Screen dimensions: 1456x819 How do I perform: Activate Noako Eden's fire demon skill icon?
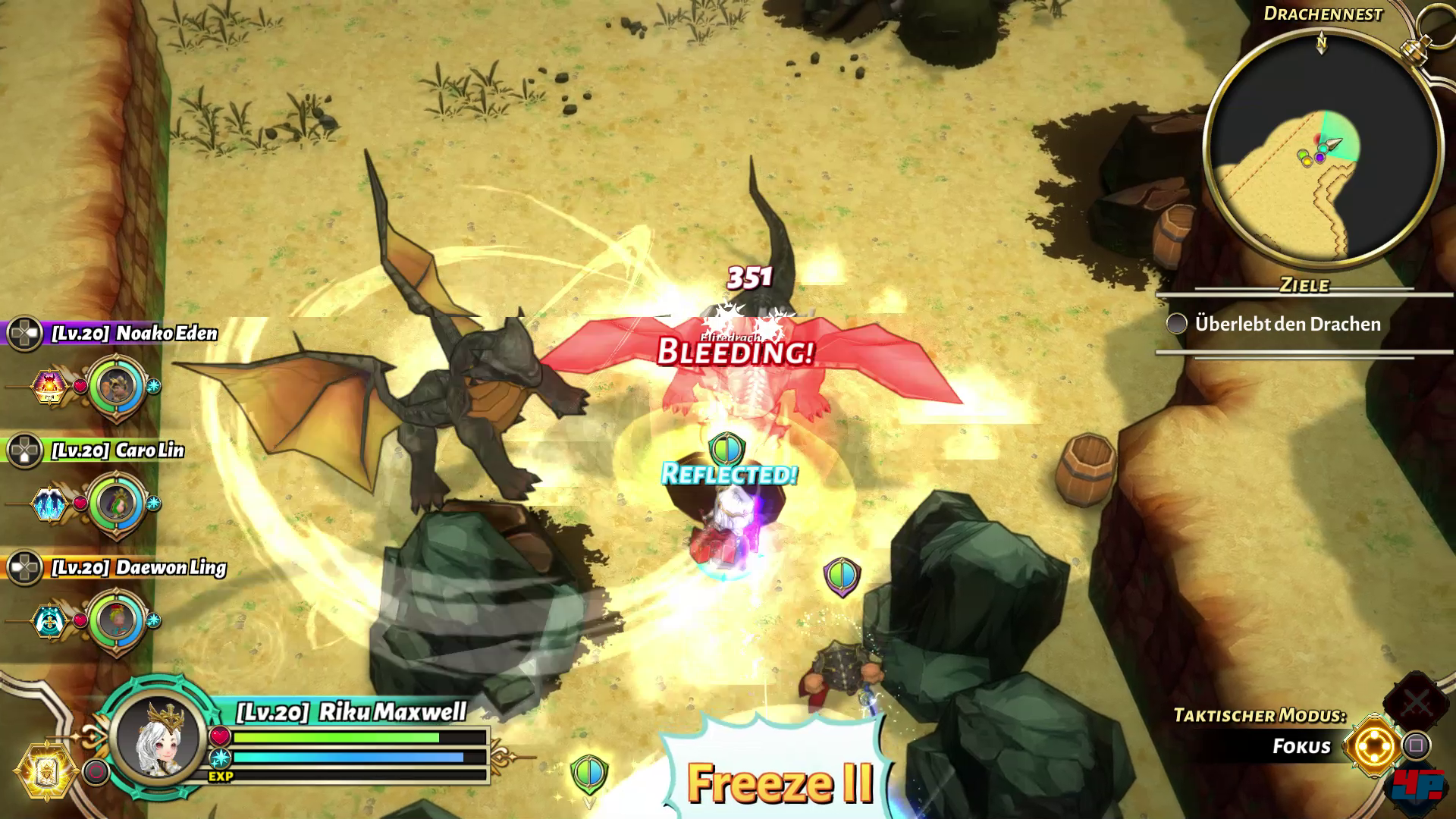click(49, 386)
